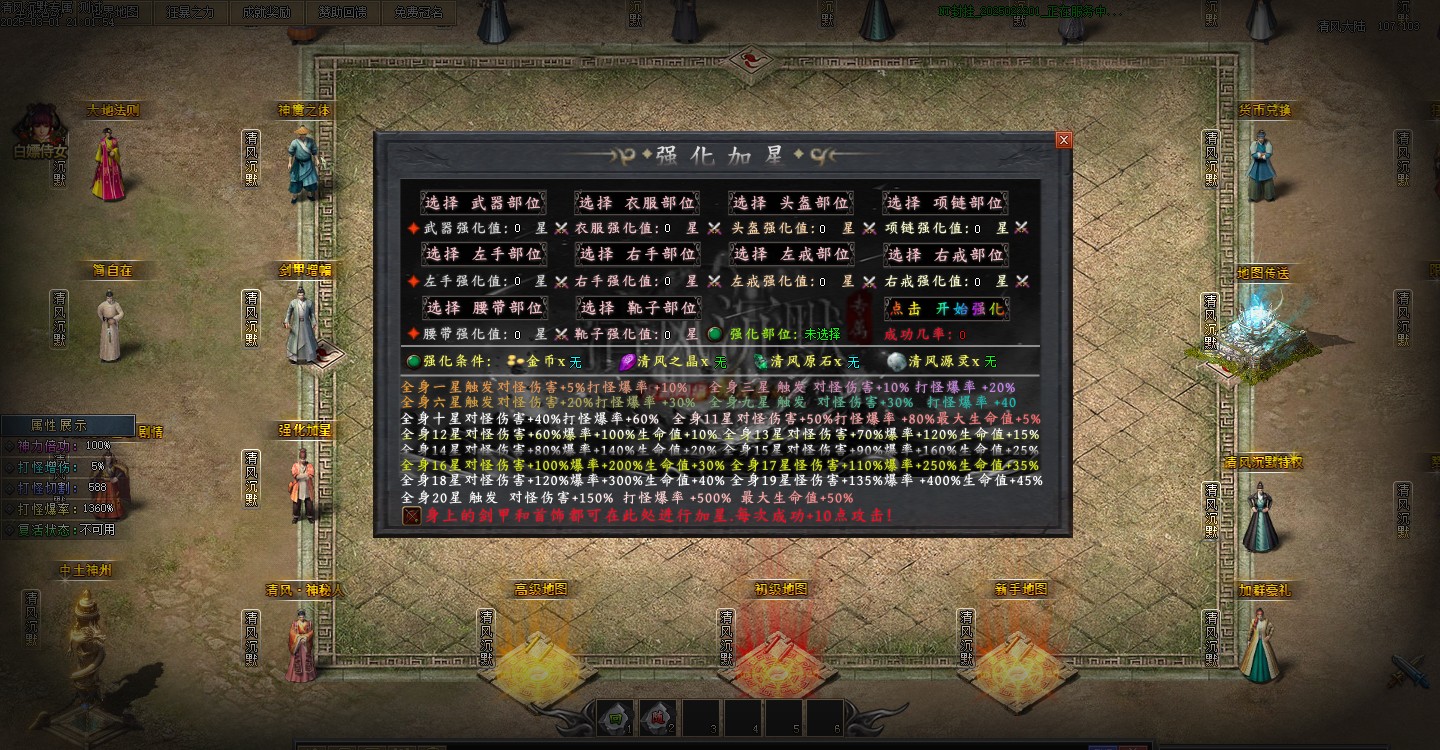1440x750 pixels.
Task: Click the purple 清风之晶 crystal icon
Action: (x=627, y=361)
